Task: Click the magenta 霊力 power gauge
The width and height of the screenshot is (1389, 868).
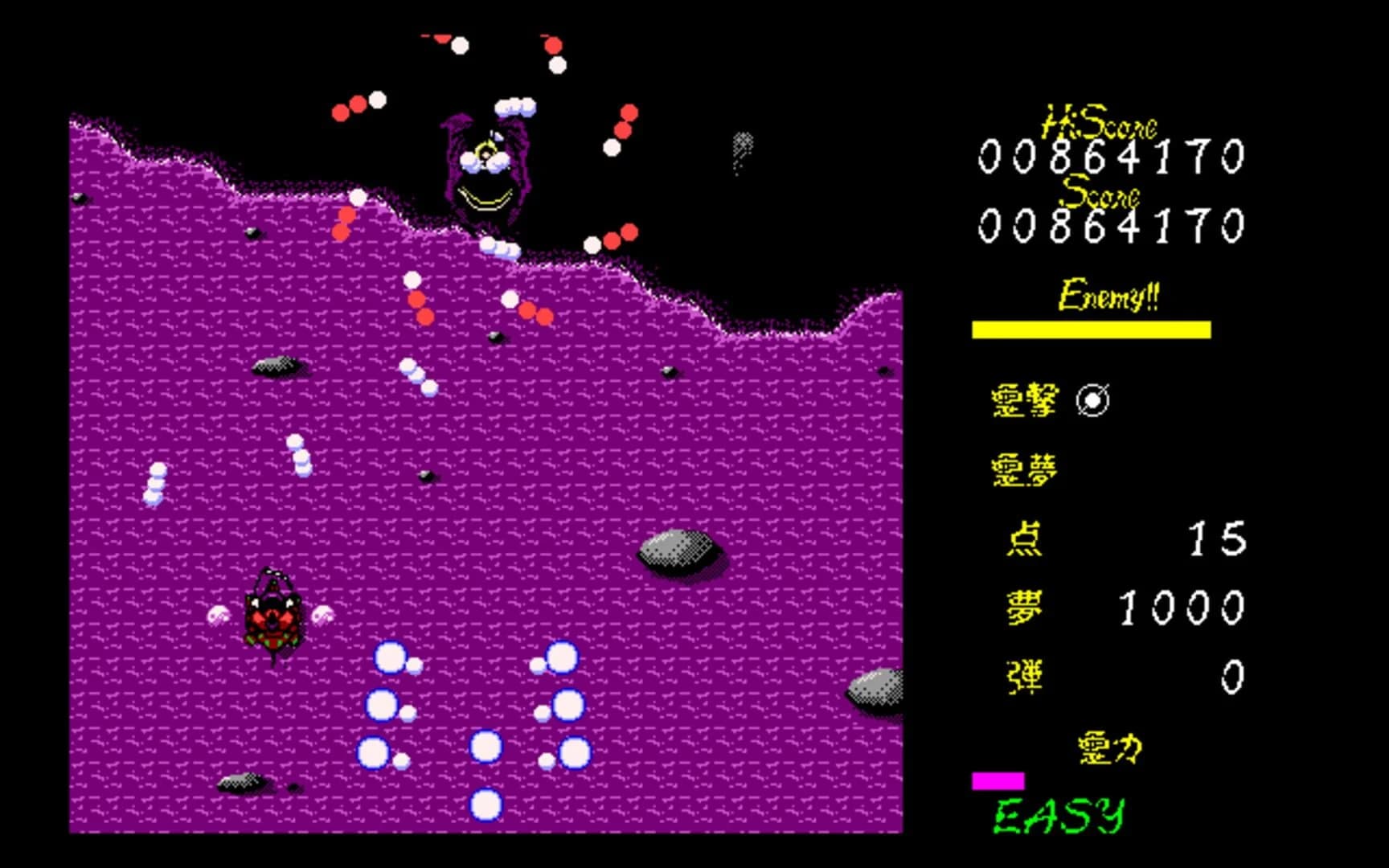Action: [999, 779]
